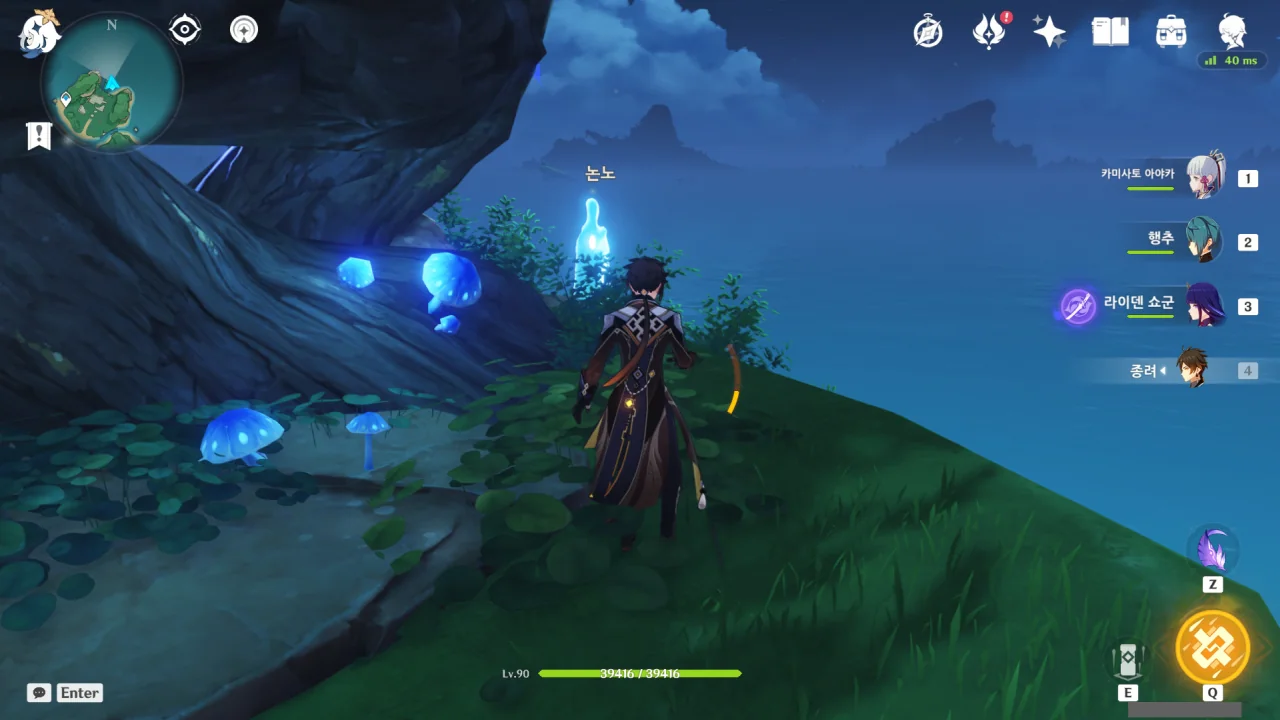
Task: Open the compass adventure icon
Action: click(x=928, y=32)
